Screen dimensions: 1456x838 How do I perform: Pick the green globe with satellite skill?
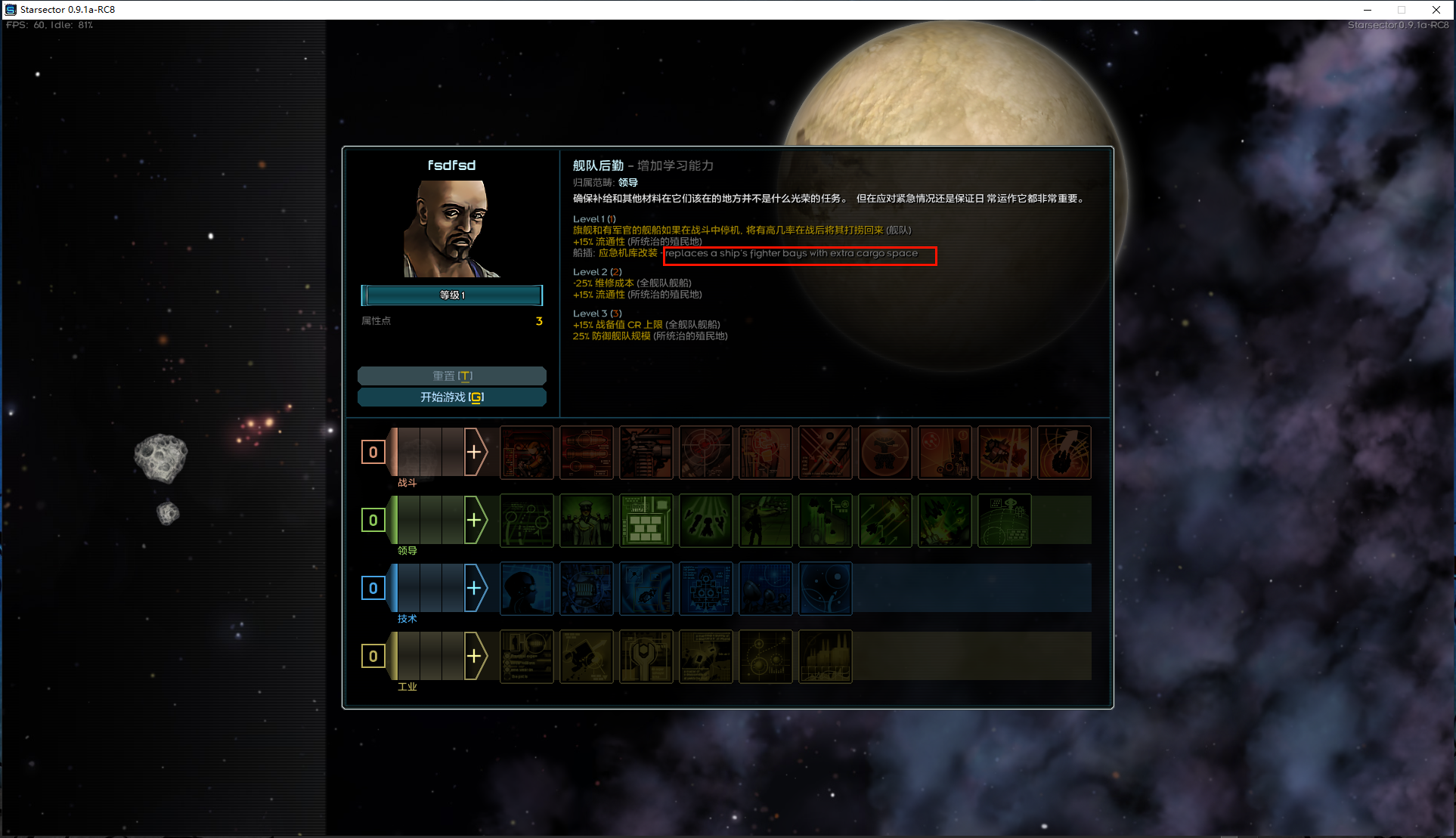coord(1004,521)
